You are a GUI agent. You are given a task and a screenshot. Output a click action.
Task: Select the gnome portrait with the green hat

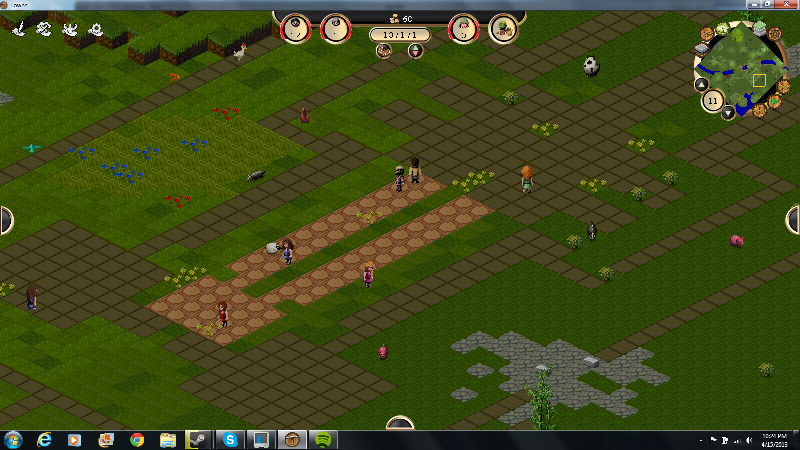click(463, 29)
